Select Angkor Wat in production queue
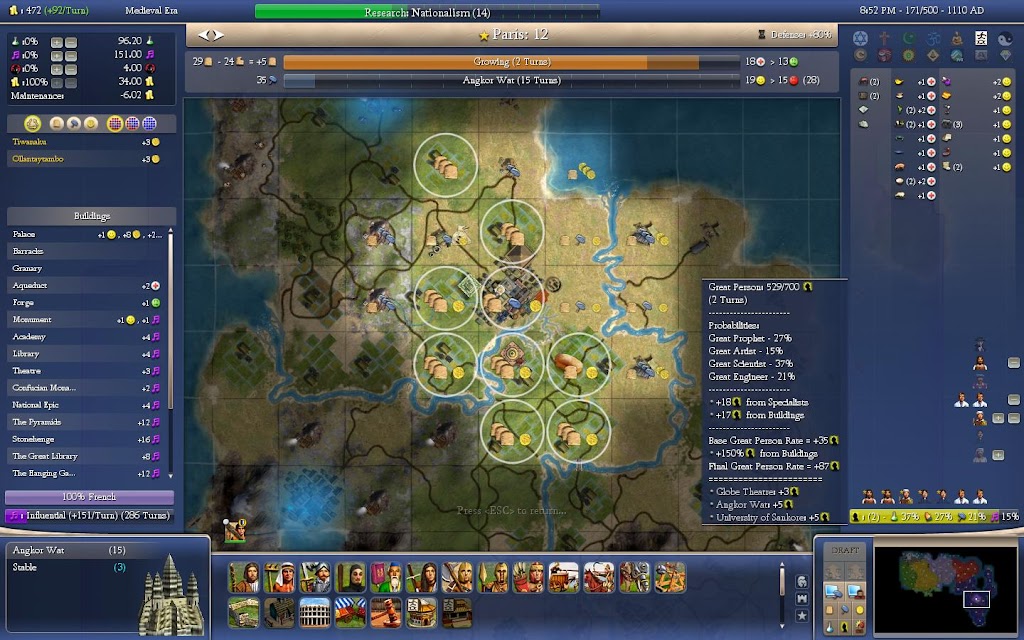 70,551
